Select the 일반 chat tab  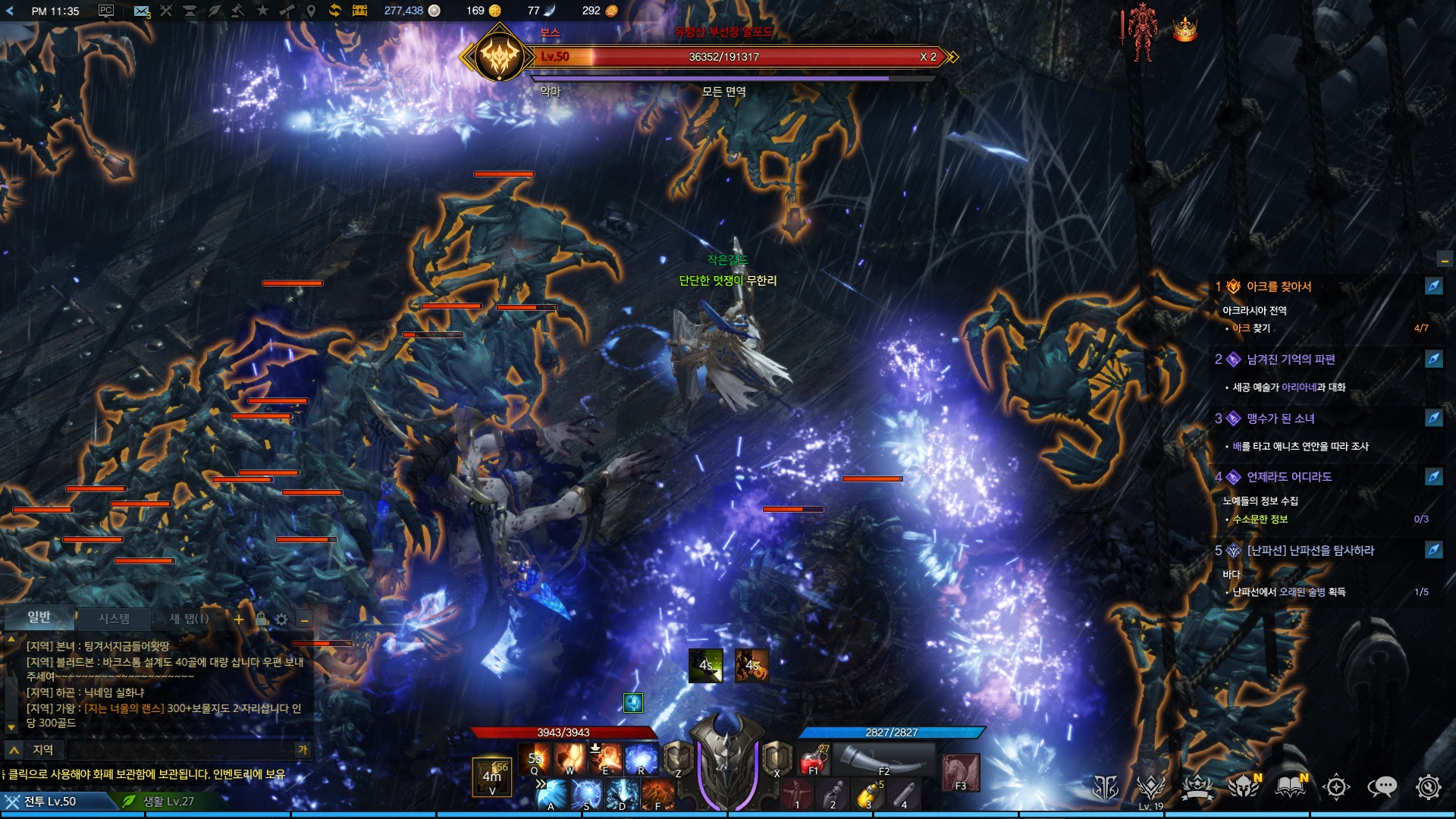[x=39, y=617]
